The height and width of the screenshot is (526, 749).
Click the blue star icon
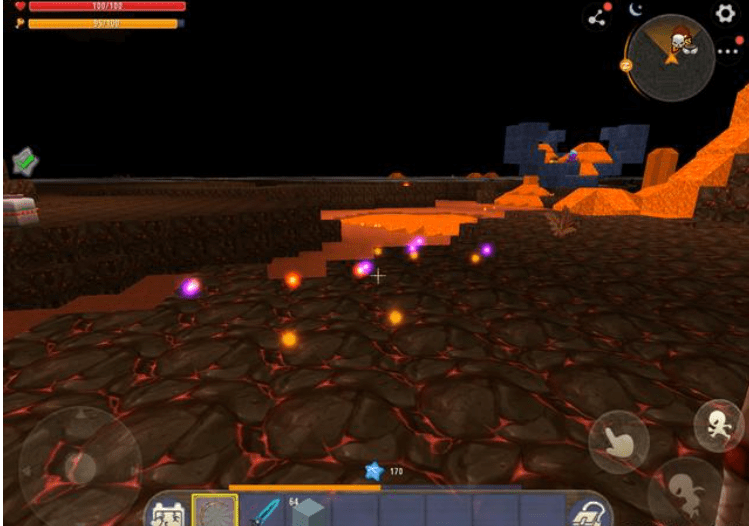coord(373,470)
